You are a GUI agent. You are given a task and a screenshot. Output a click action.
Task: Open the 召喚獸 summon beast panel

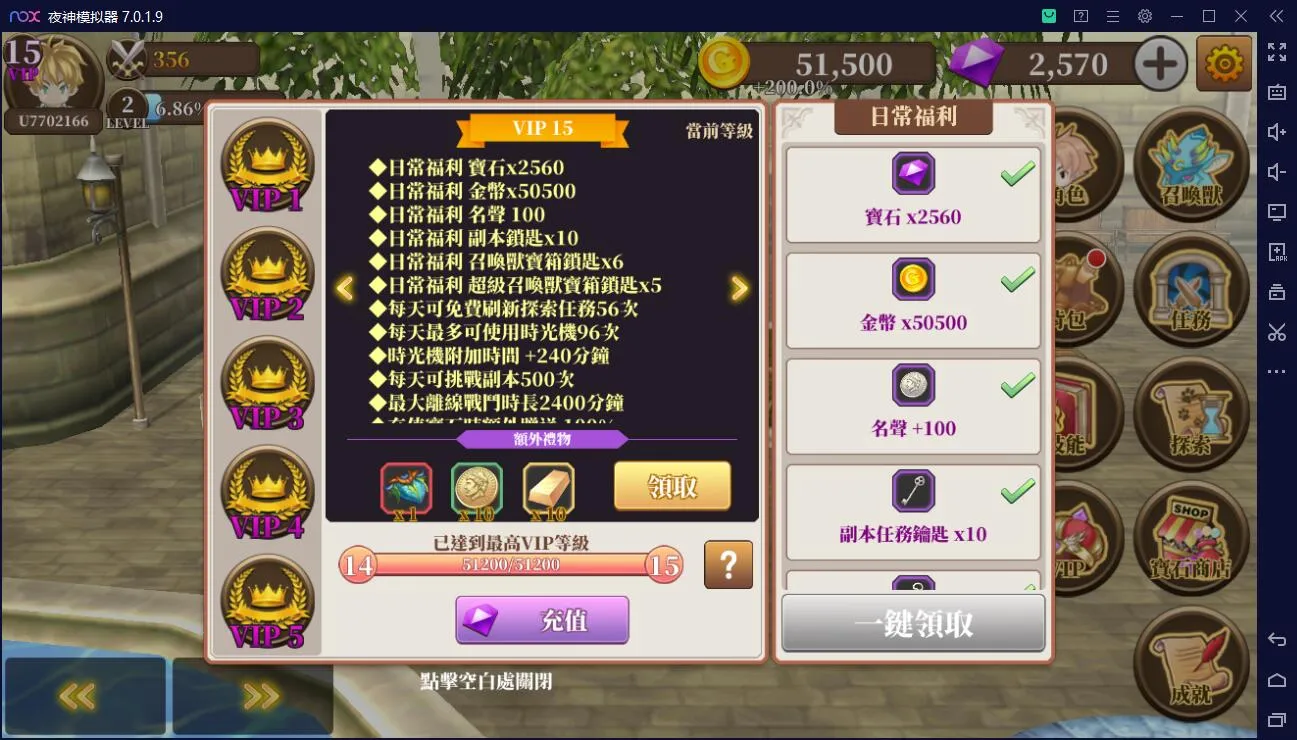click(1192, 165)
